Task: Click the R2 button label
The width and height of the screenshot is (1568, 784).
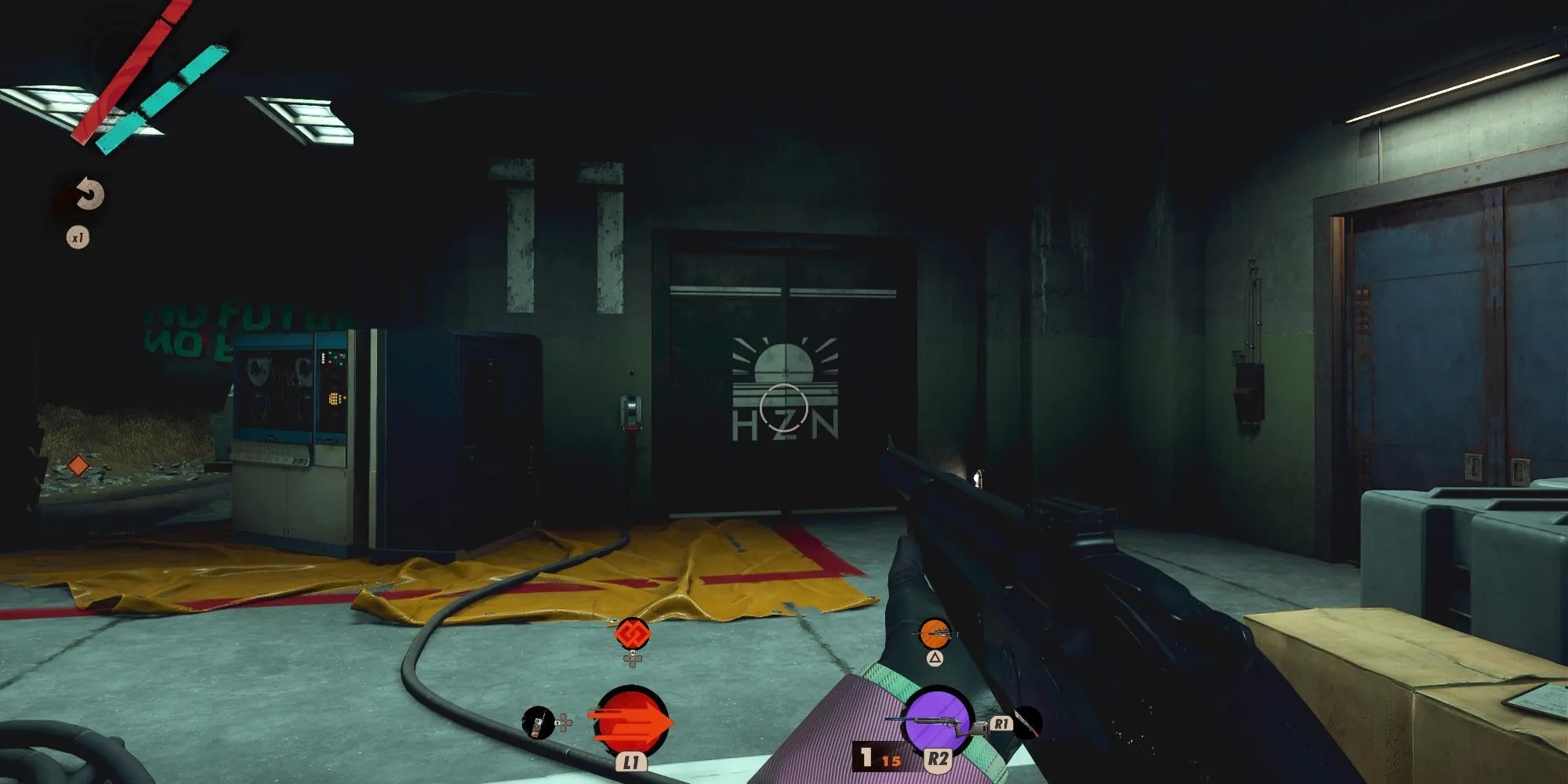Action: click(938, 758)
